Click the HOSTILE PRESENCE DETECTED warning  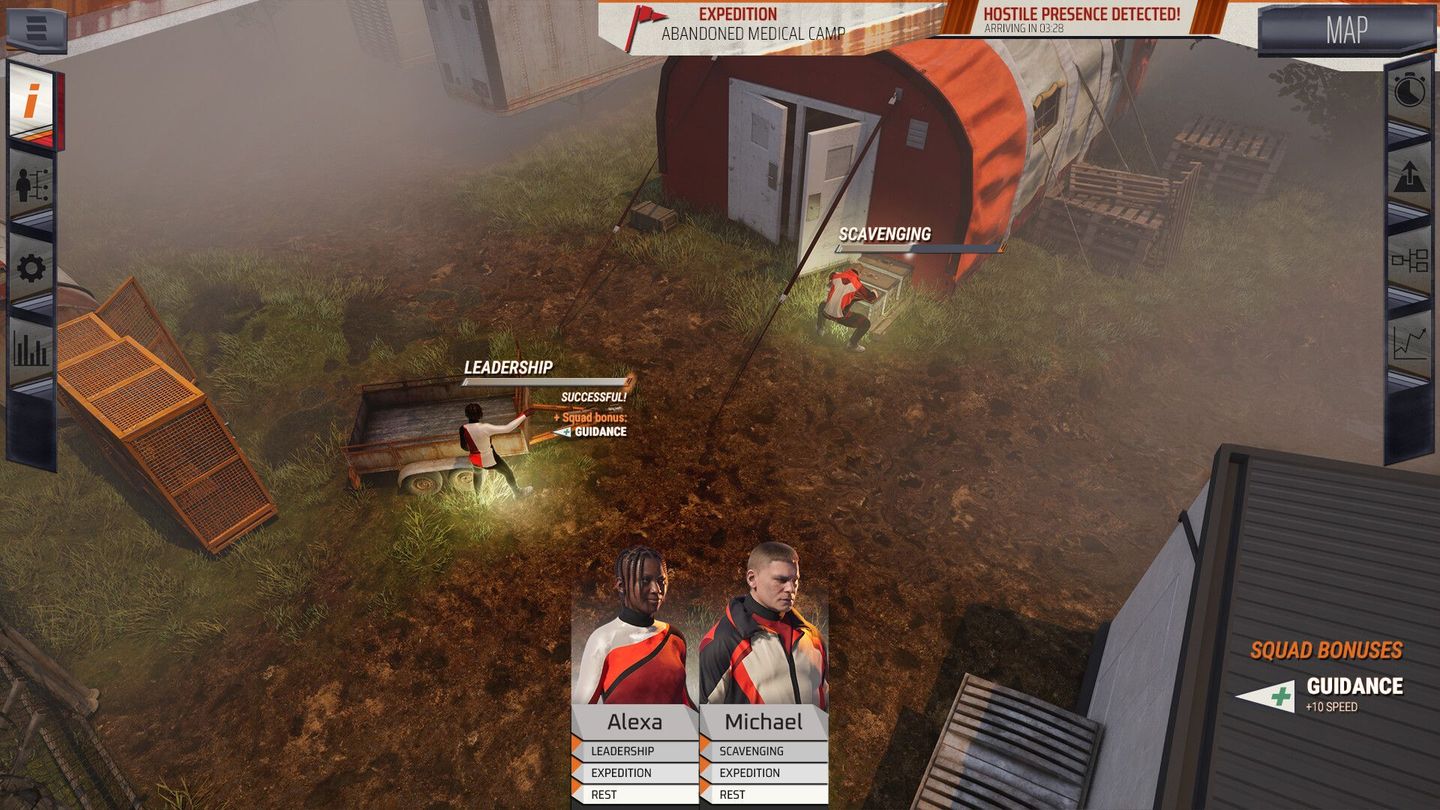tap(1082, 18)
